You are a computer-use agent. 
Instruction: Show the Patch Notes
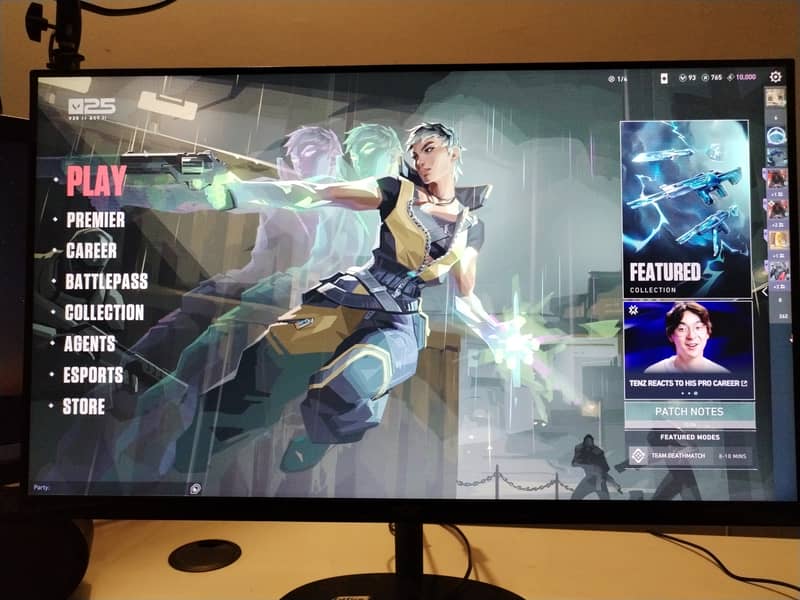[689, 411]
